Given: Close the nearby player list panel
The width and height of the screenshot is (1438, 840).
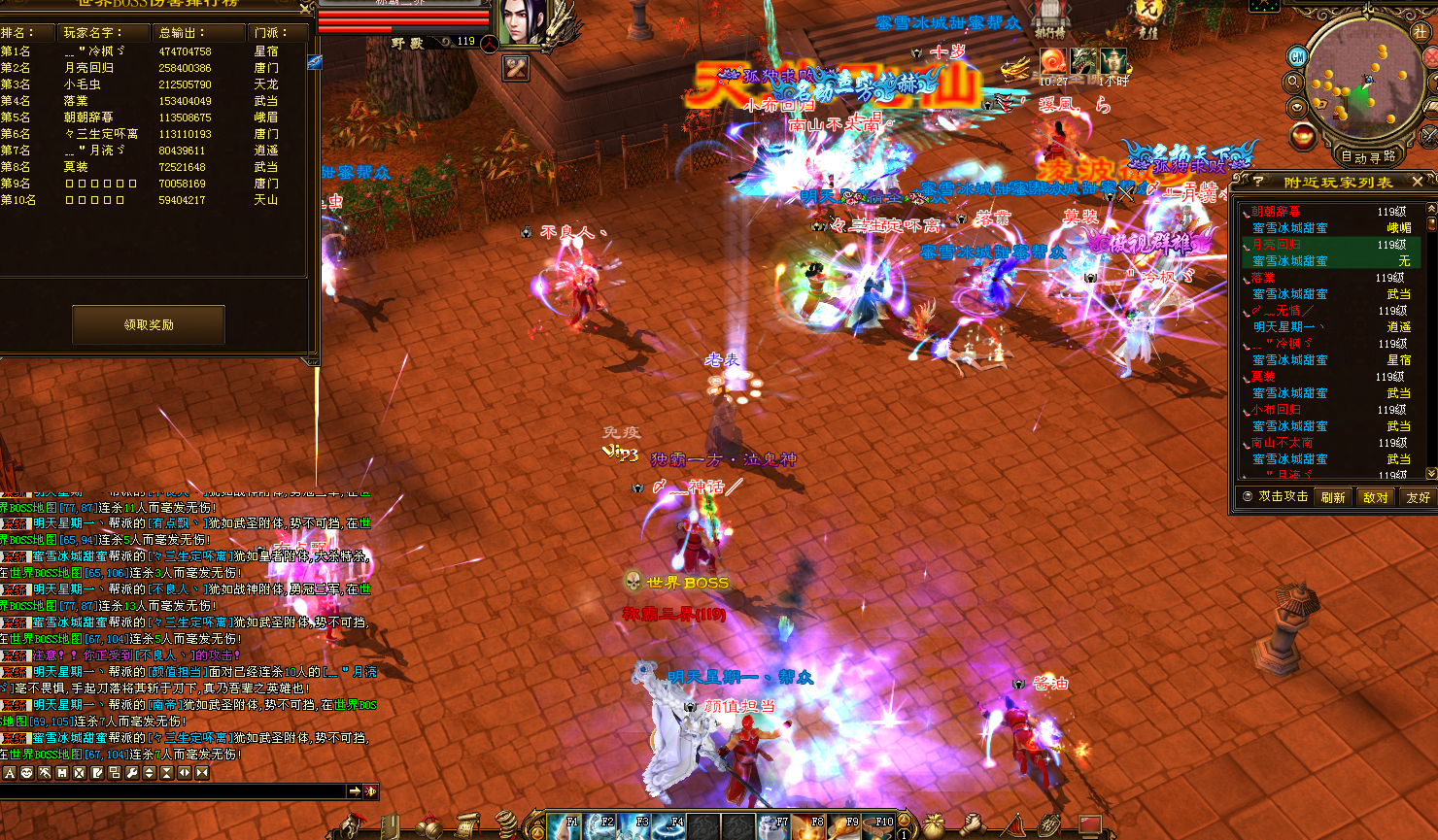Looking at the screenshot, I should pyautogui.click(x=1418, y=182).
